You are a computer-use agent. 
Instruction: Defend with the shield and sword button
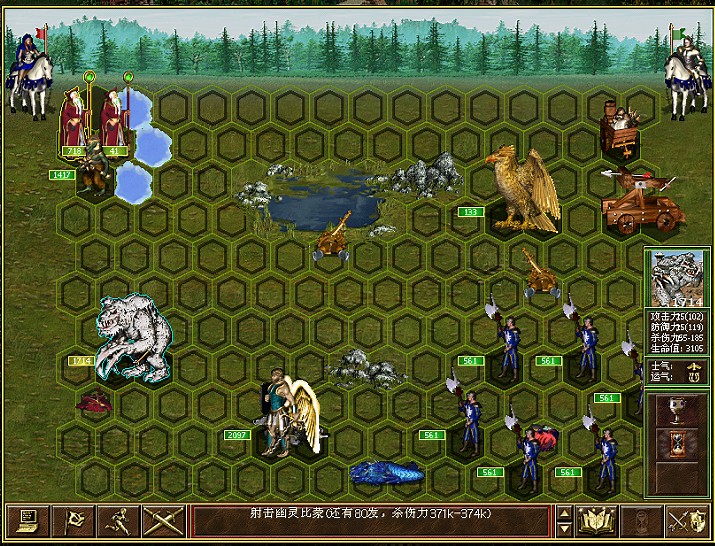tap(687, 521)
